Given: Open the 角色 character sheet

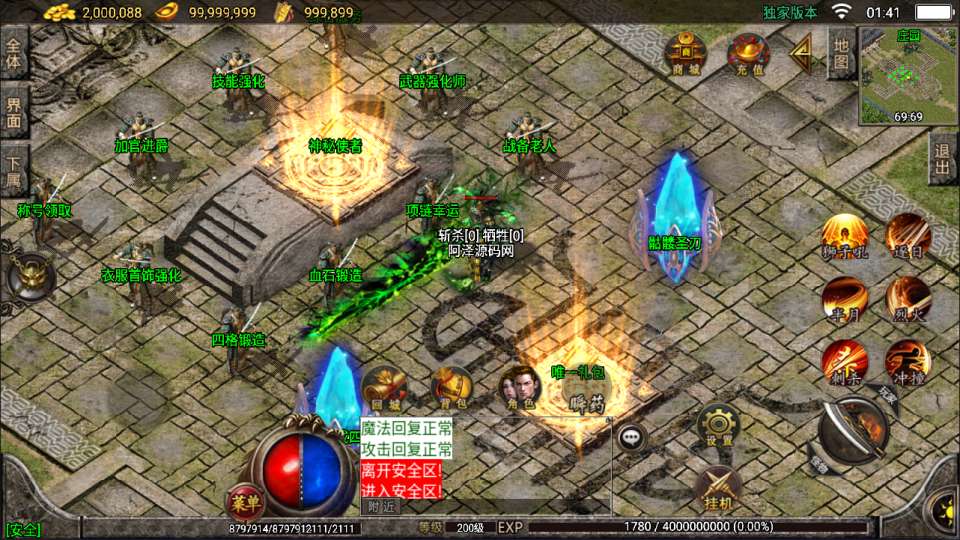Looking at the screenshot, I should click(520, 388).
